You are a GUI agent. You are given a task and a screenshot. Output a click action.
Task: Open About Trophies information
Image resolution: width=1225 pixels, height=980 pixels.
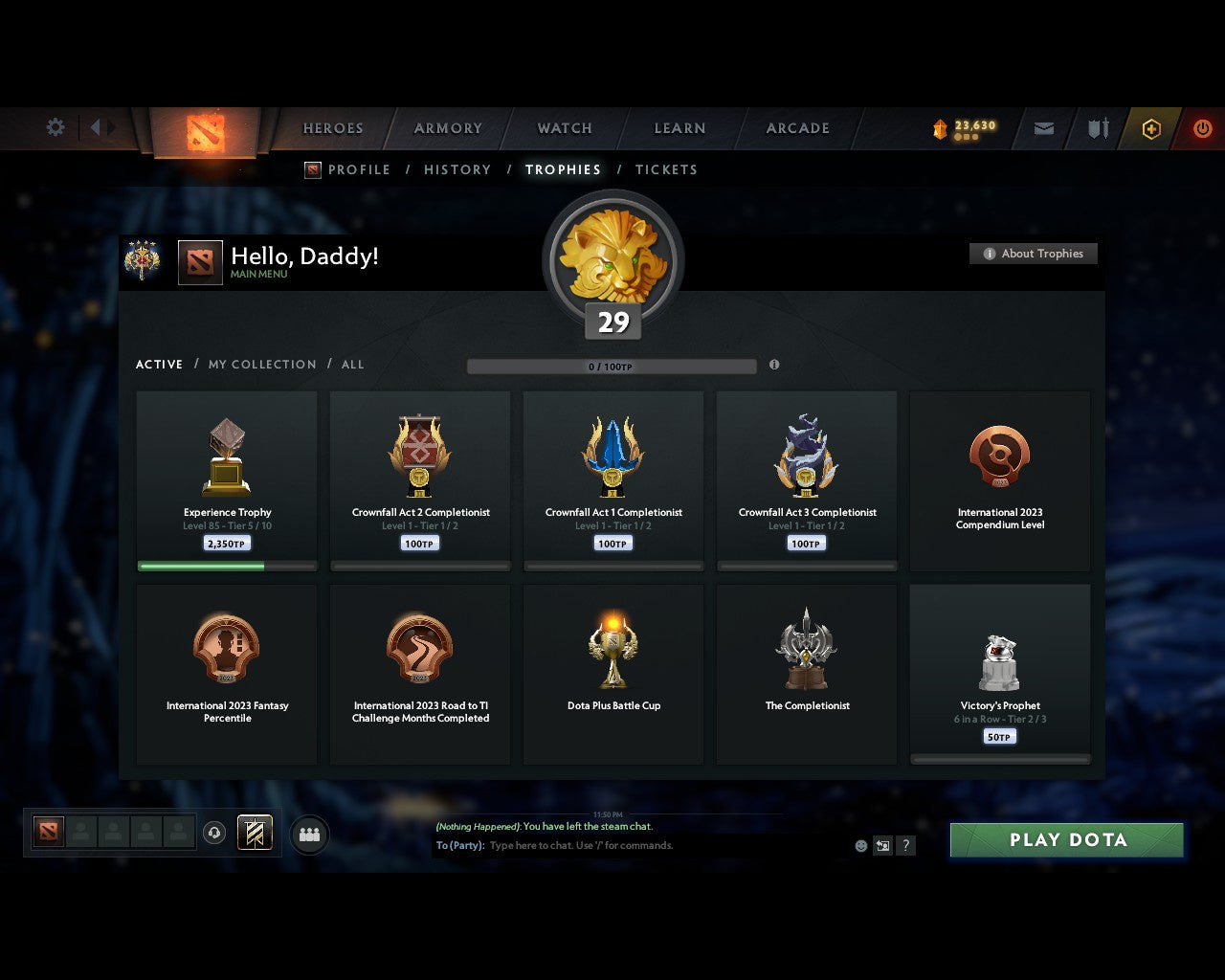click(1034, 254)
